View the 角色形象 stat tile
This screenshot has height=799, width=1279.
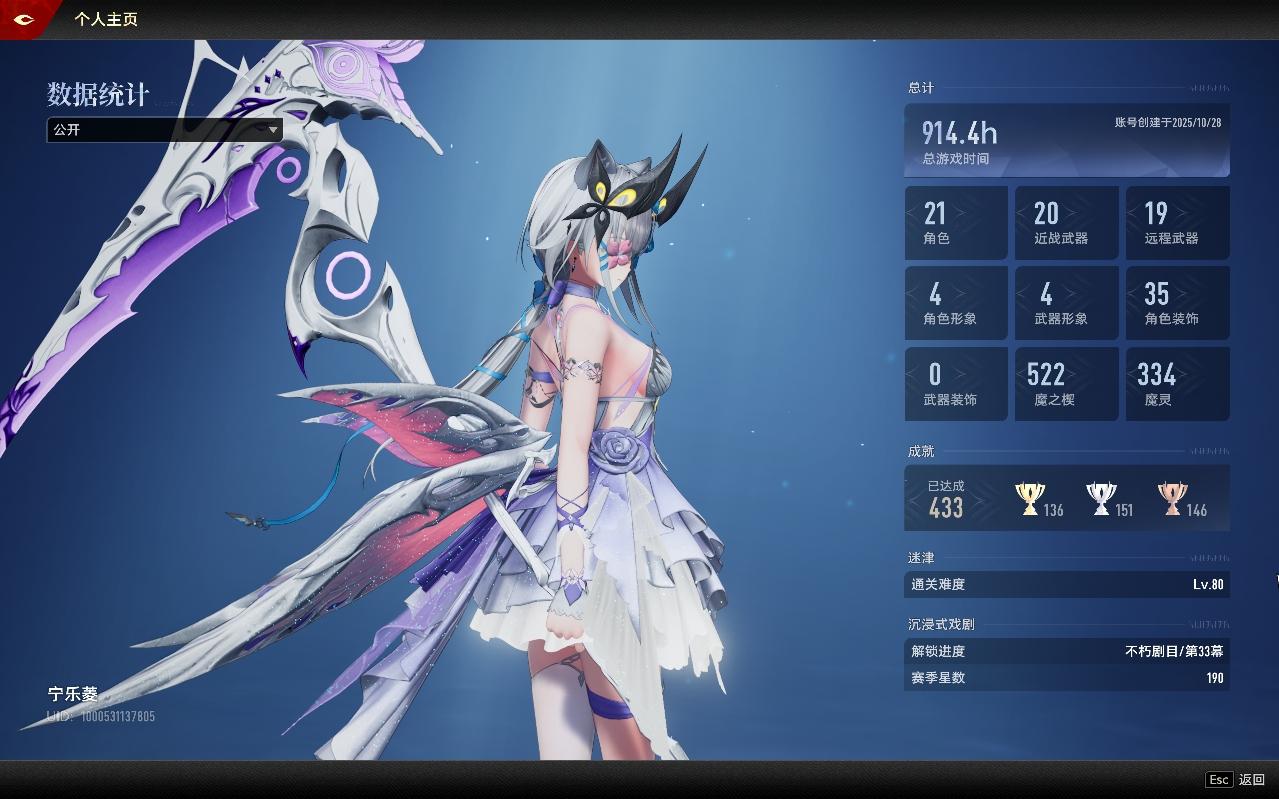pos(956,303)
